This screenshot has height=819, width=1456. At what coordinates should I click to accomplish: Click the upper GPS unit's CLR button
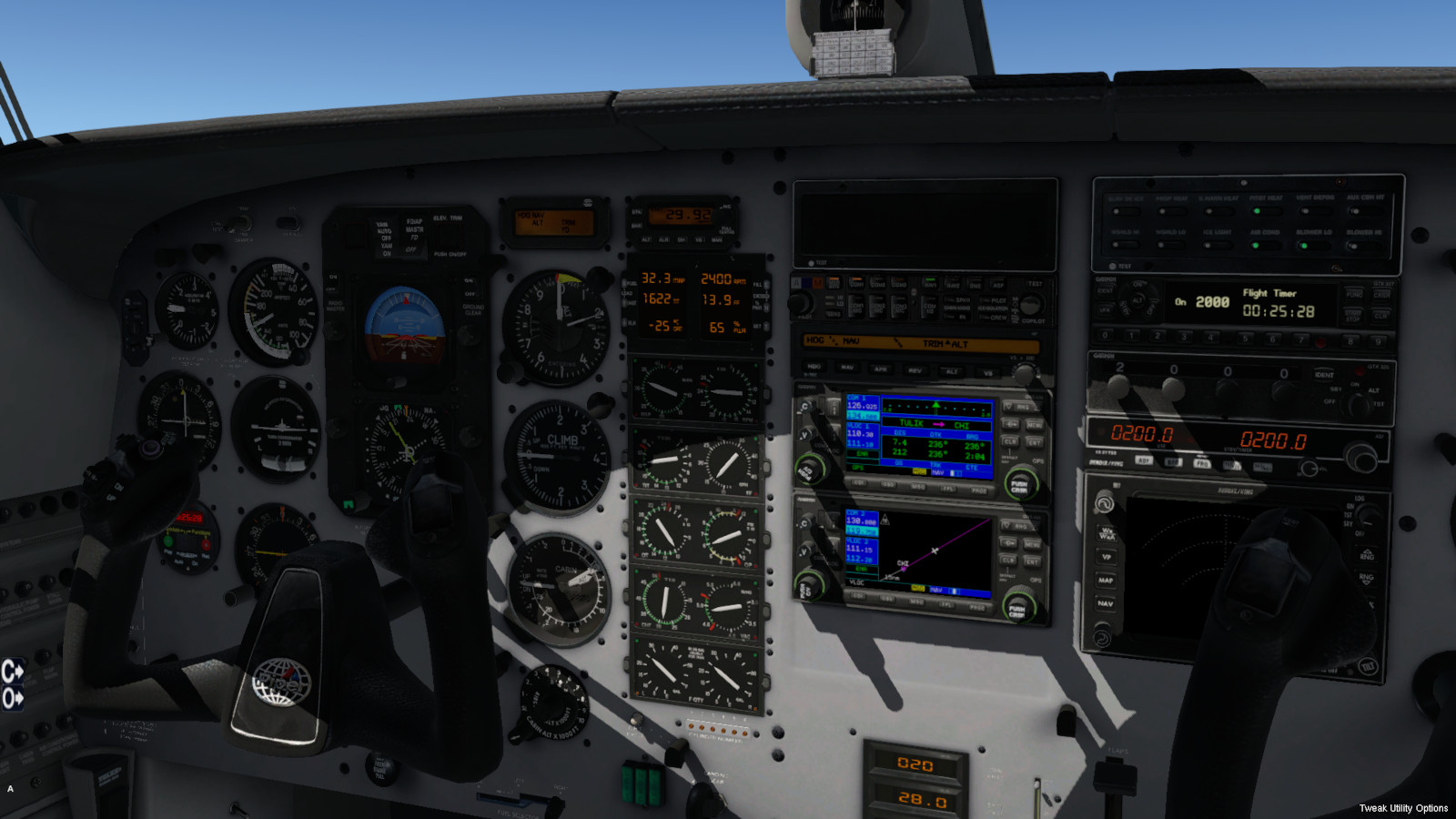point(1011,441)
